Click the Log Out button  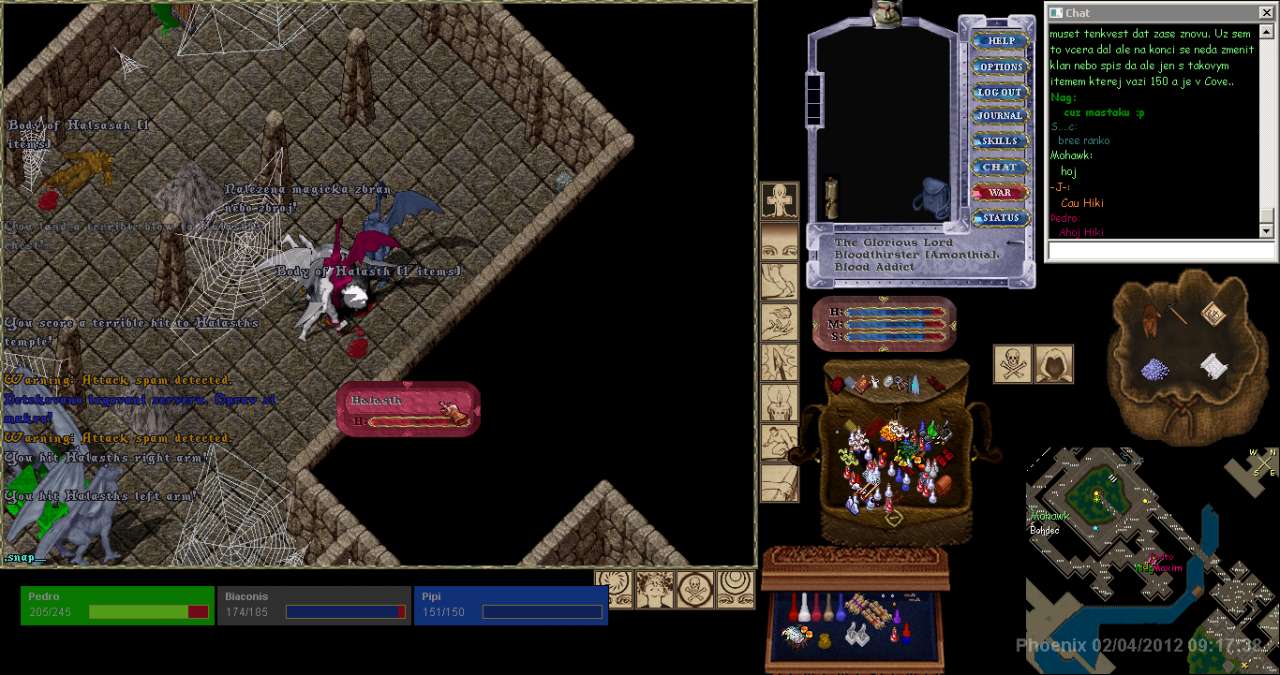999,92
